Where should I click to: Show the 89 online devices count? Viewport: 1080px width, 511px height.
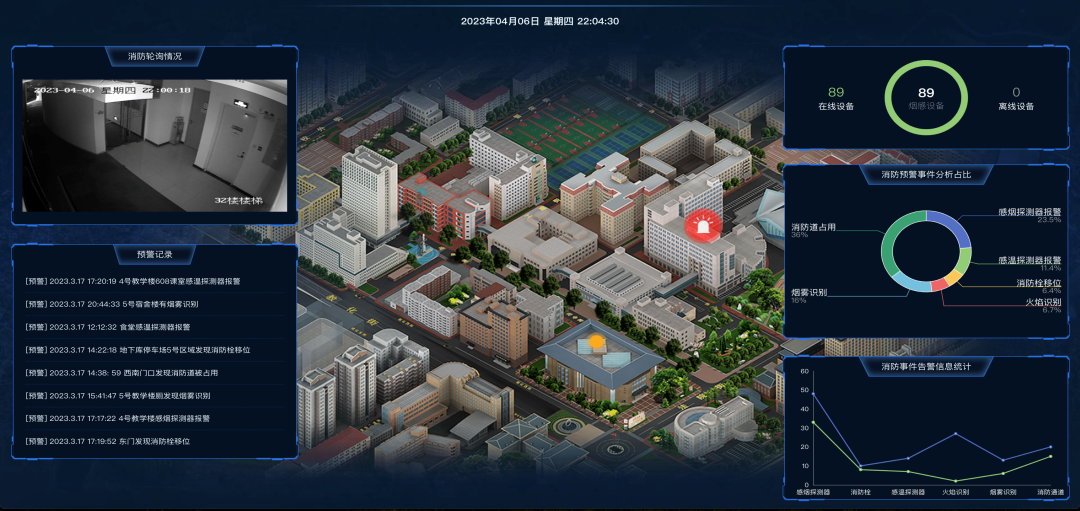836,98
